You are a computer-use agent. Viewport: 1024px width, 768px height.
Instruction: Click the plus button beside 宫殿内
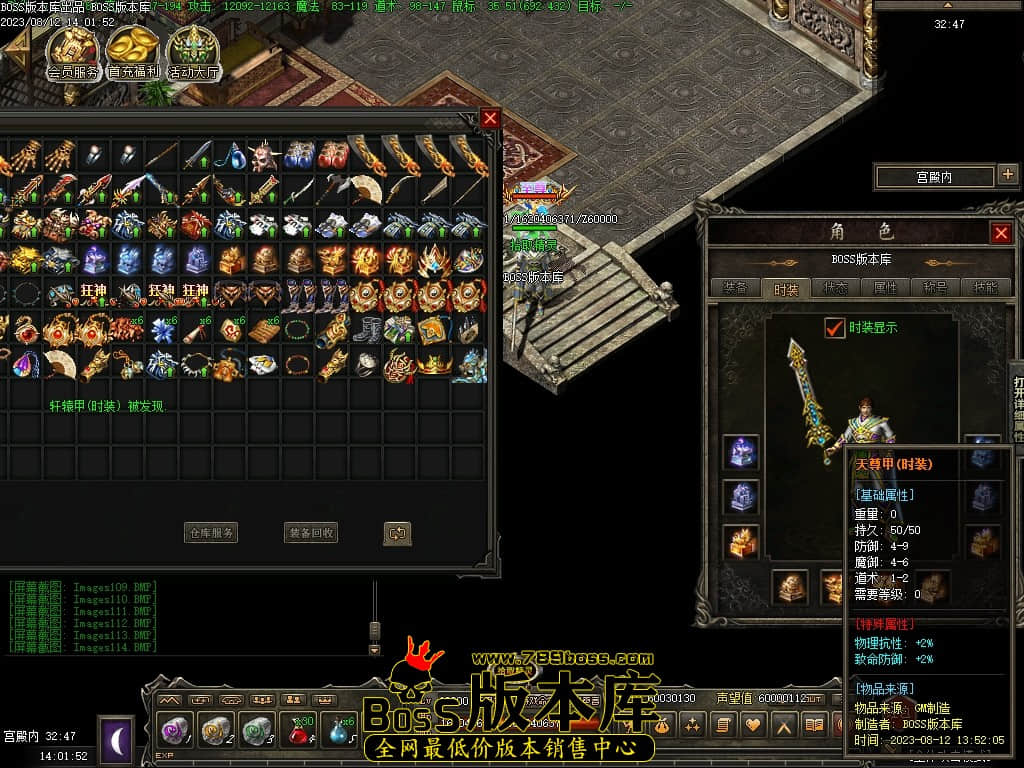[x=1006, y=176]
